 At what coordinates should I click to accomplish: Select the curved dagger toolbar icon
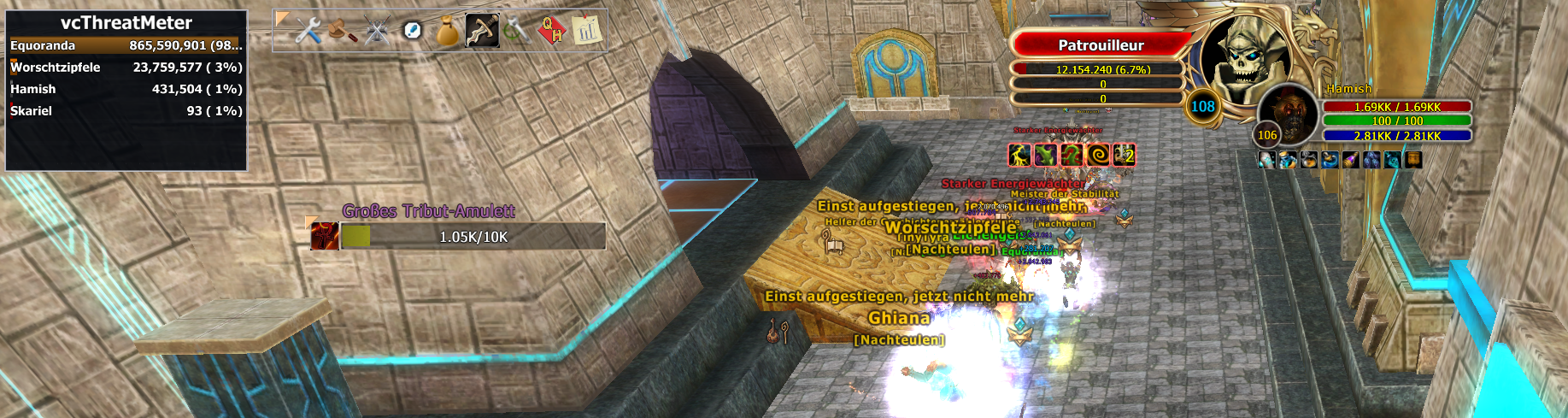click(482, 32)
